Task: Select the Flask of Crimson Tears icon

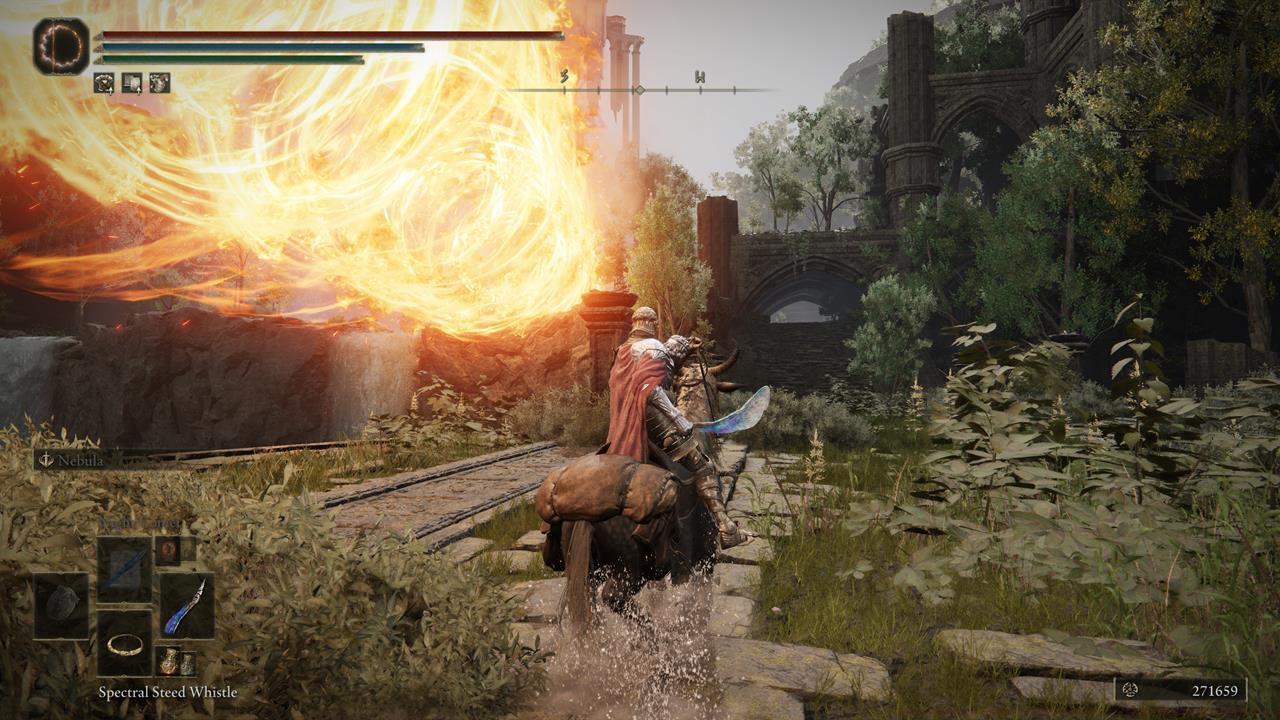Action: (x=168, y=660)
